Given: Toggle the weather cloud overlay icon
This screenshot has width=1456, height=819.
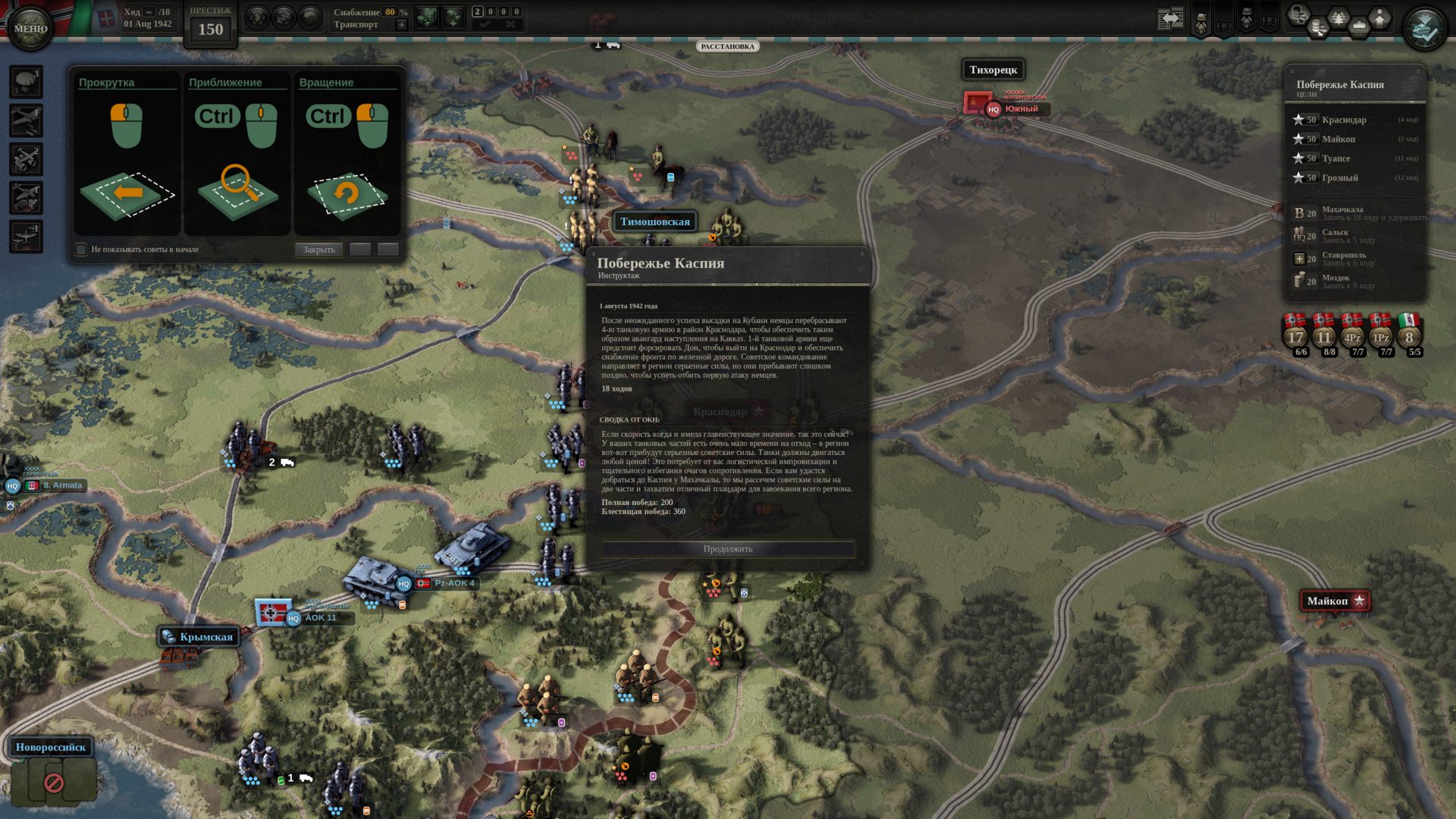Looking at the screenshot, I should coord(1359,28).
